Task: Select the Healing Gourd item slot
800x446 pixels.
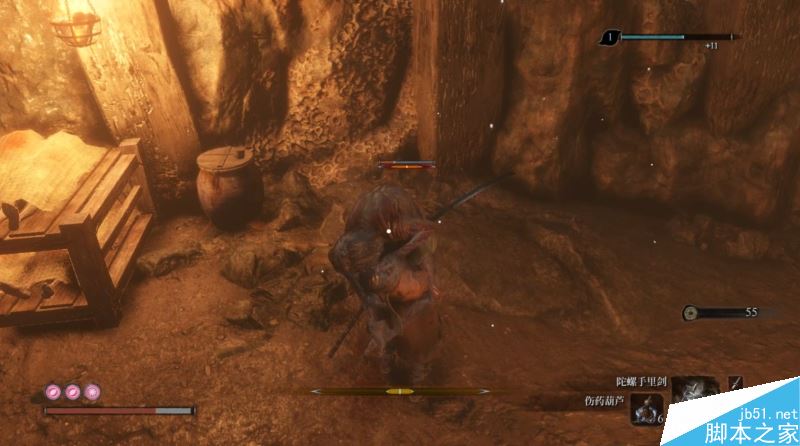Action: click(646, 408)
